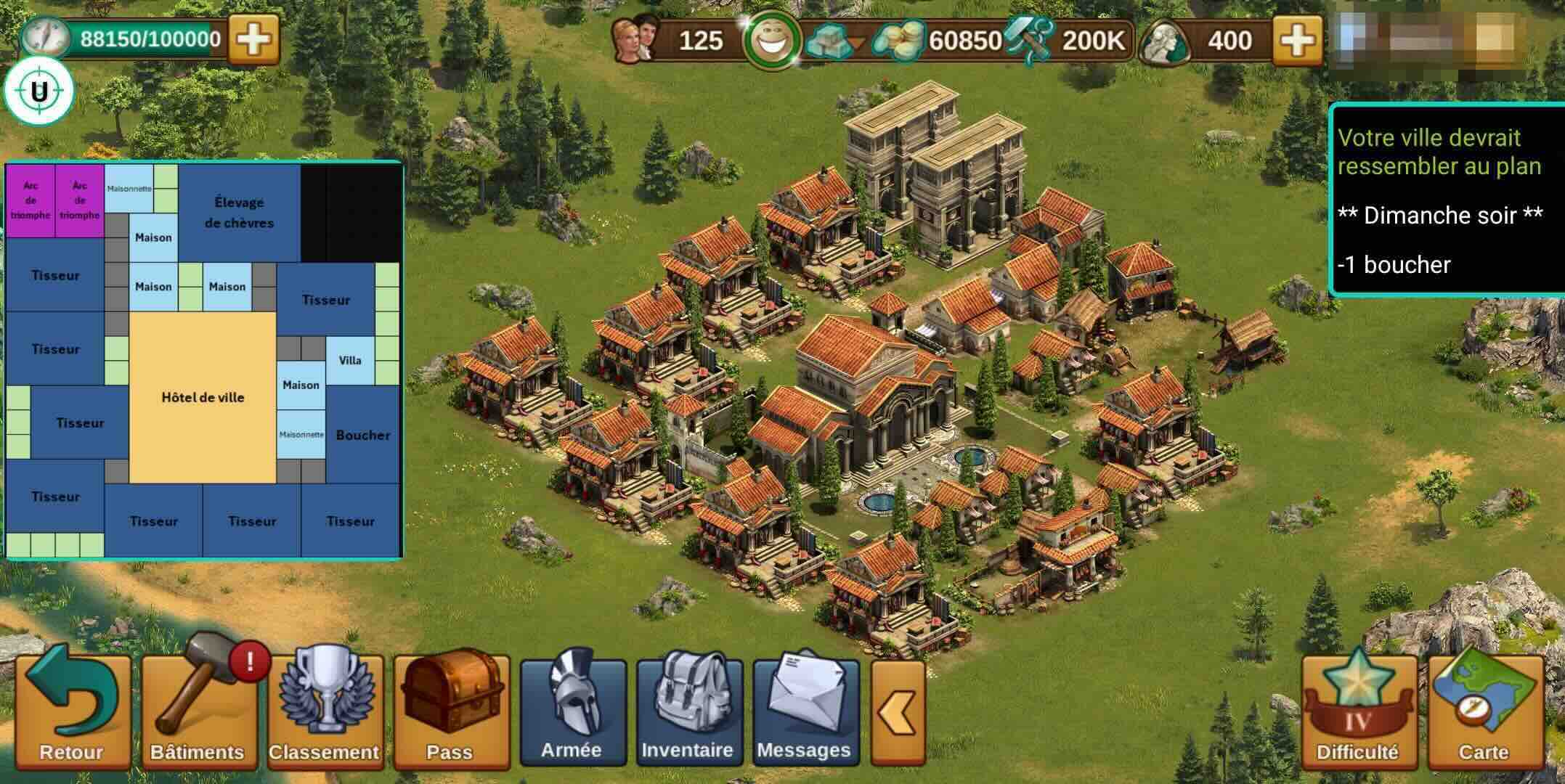1565x784 pixels.
Task: Click the hammer supplies icon
Action: pyautogui.click(x=1028, y=41)
